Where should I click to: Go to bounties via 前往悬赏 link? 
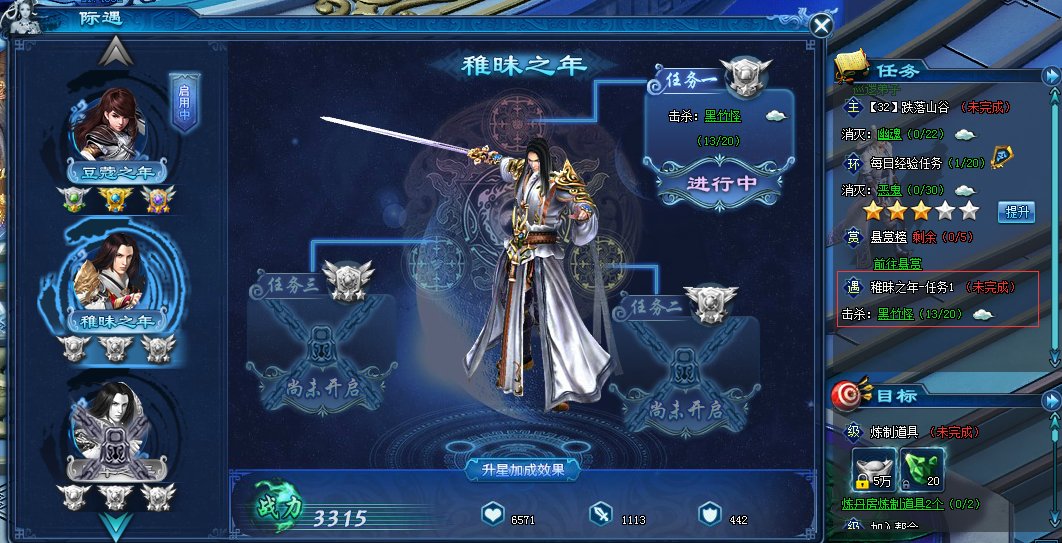(x=897, y=264)
